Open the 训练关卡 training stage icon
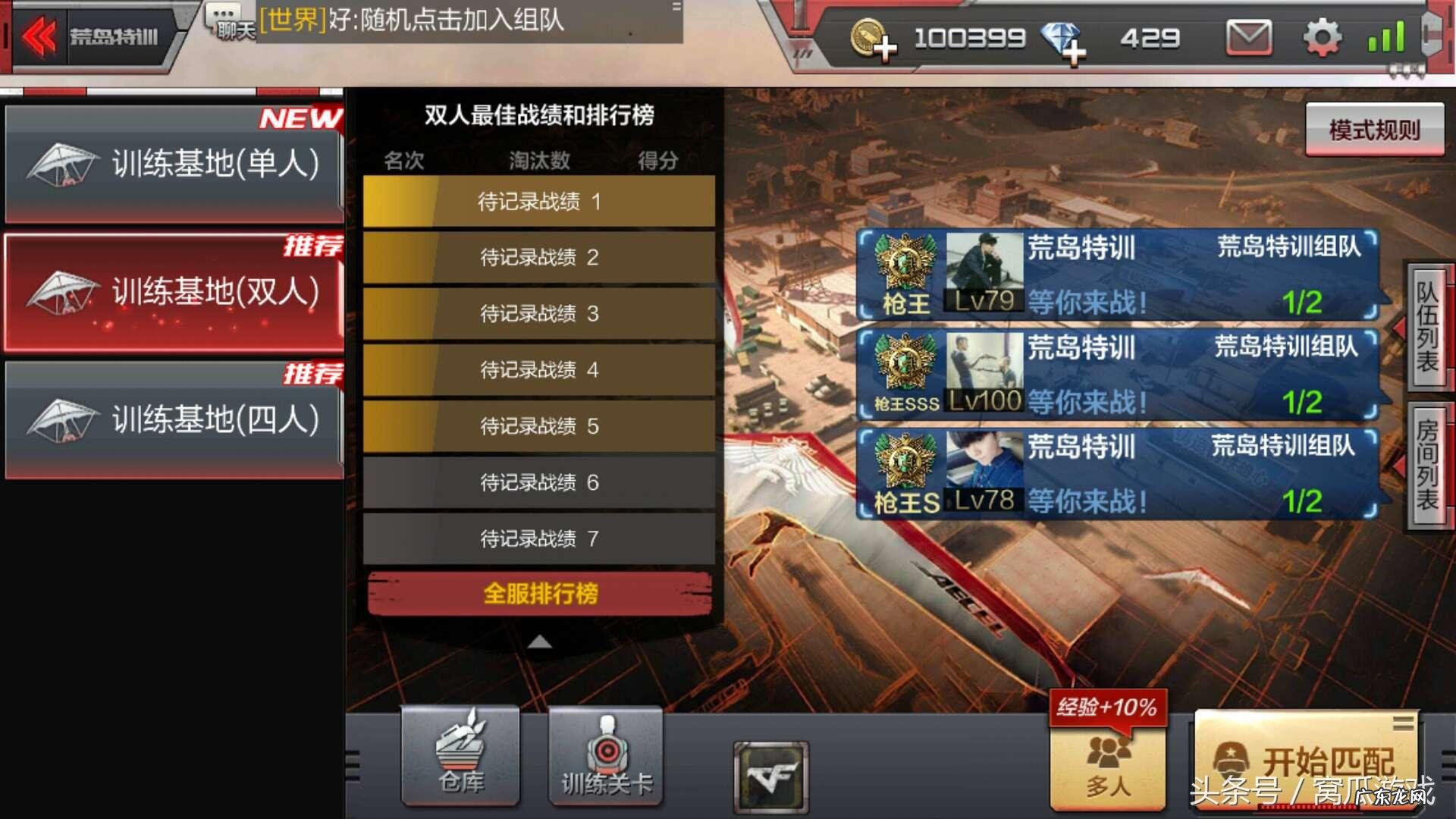Screen dimensions: 1456x819 pos(604,755)
